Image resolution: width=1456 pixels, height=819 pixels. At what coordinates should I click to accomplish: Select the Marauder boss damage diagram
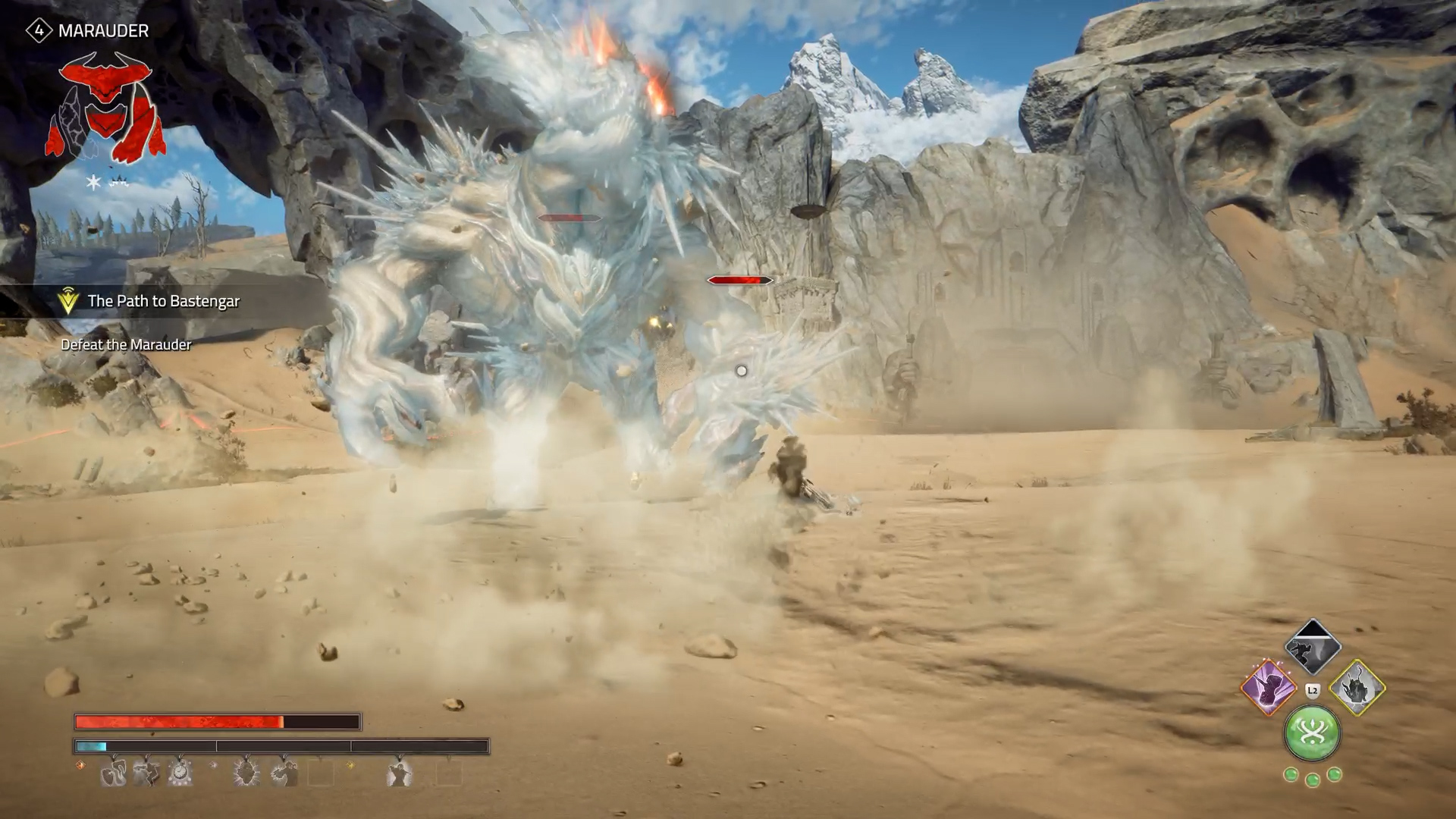(x=105, y=108)
